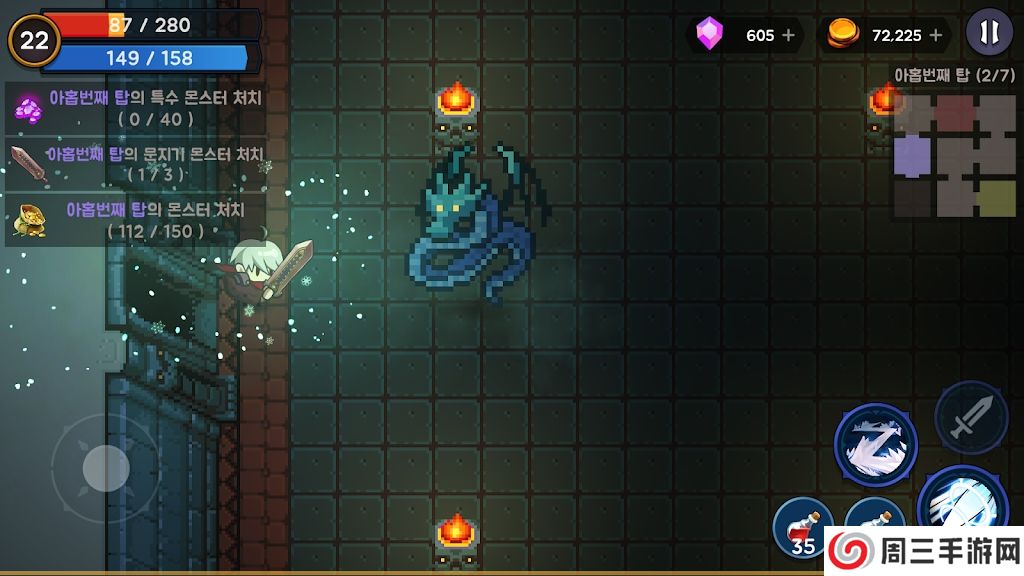Screen dimensions: 1024x576
Task: Attack with the sword button
Action: (970, 418)
